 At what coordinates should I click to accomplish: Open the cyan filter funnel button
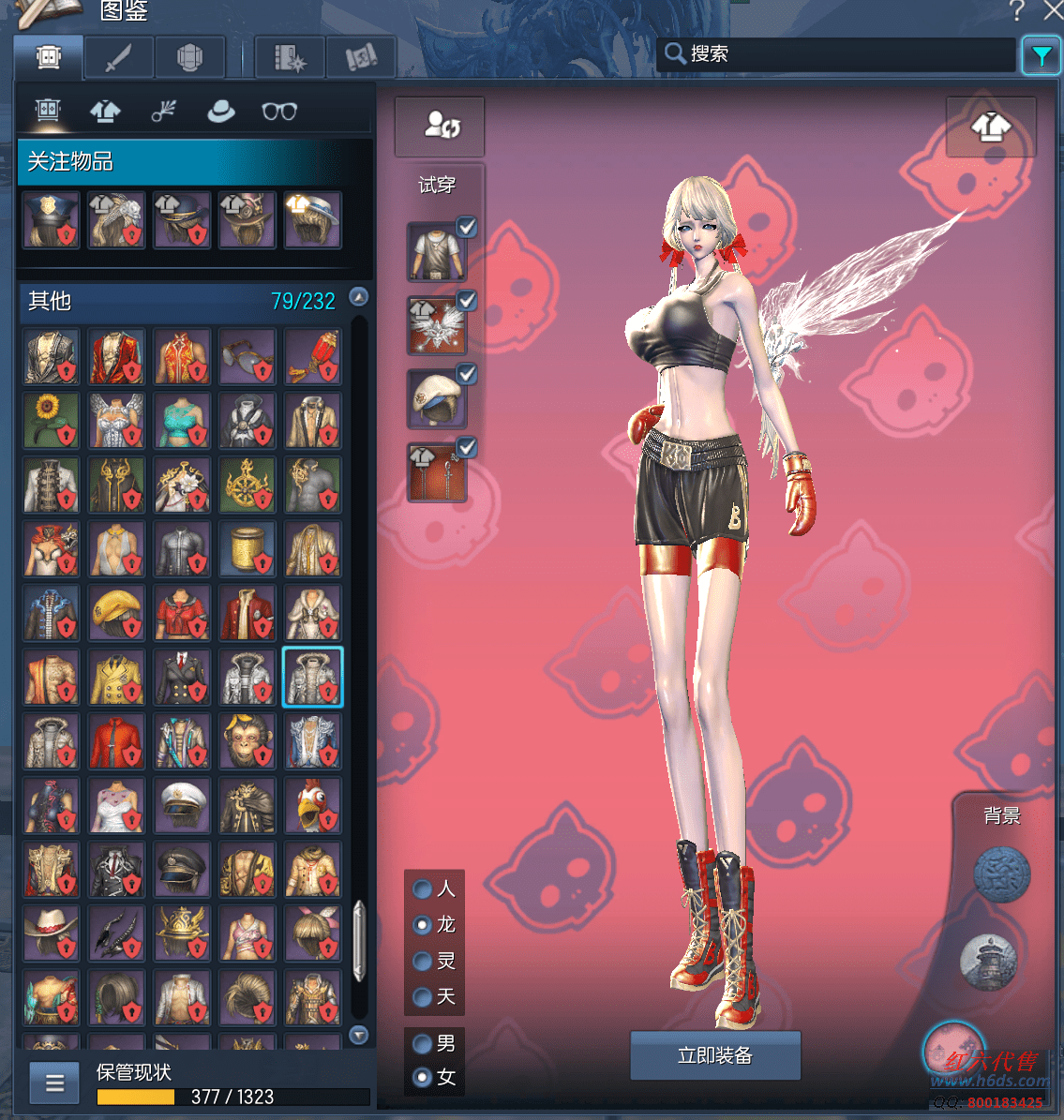coord(1041,56)
